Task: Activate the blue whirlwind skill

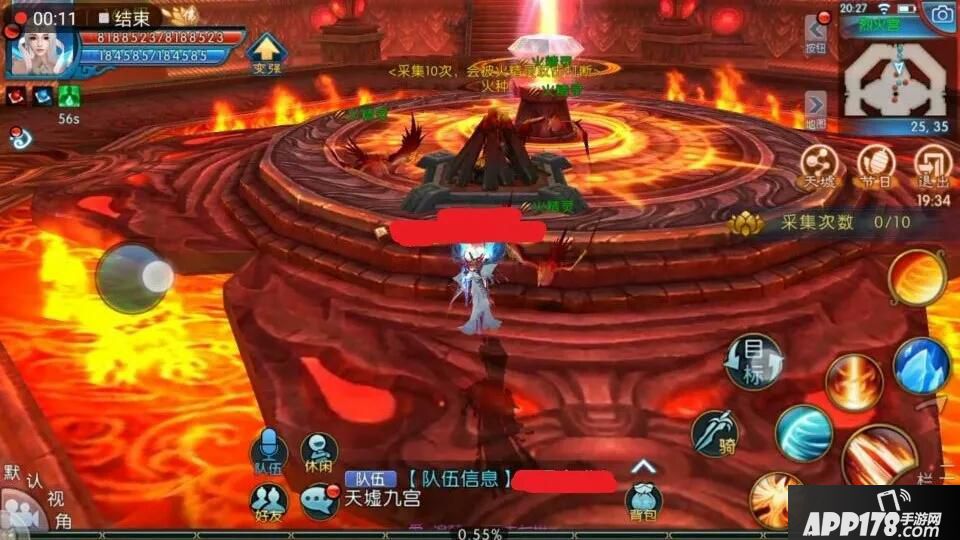Action: tap(804, 433)
